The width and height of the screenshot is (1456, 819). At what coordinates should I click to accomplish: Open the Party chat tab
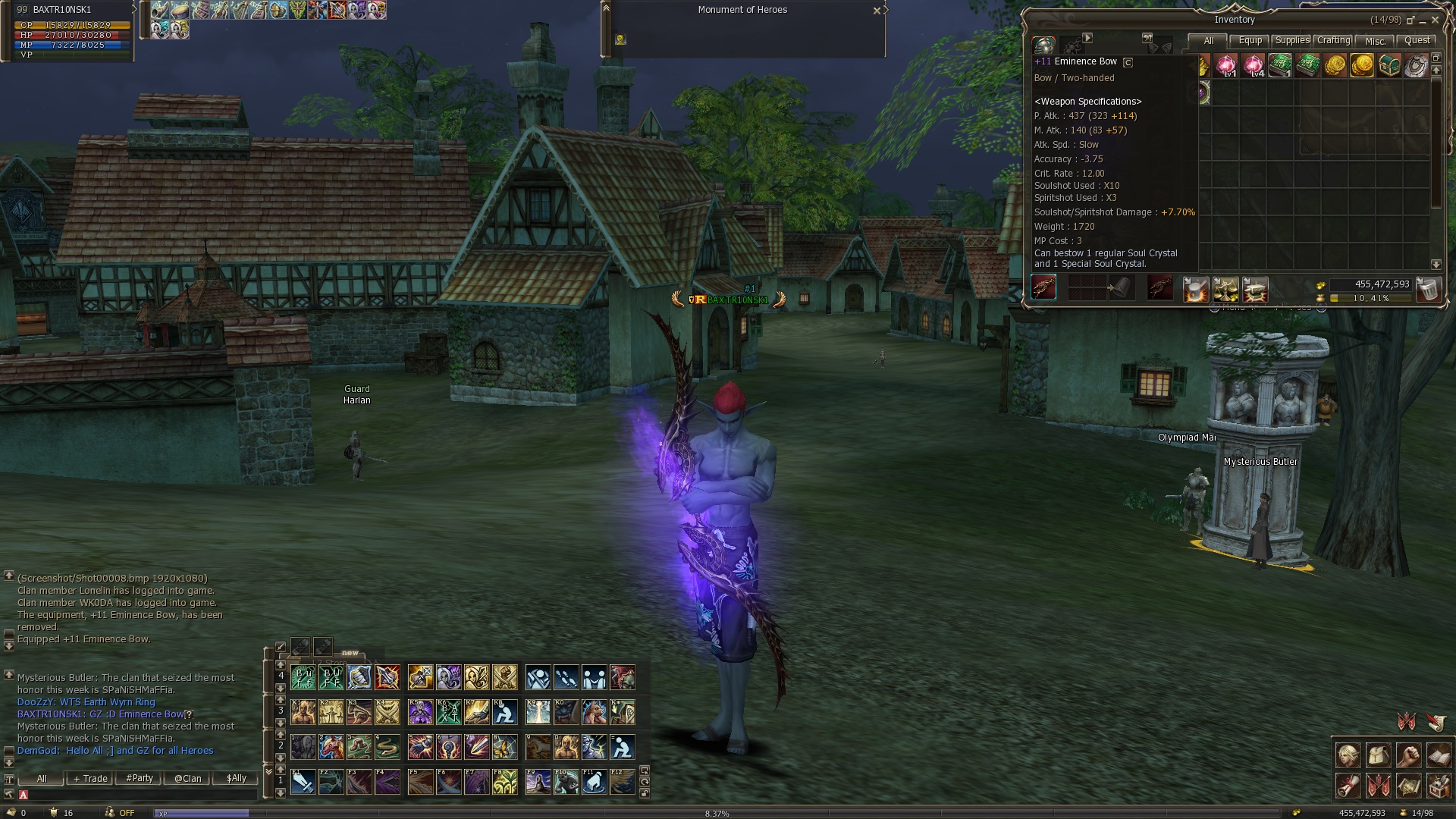click(140, 779)
